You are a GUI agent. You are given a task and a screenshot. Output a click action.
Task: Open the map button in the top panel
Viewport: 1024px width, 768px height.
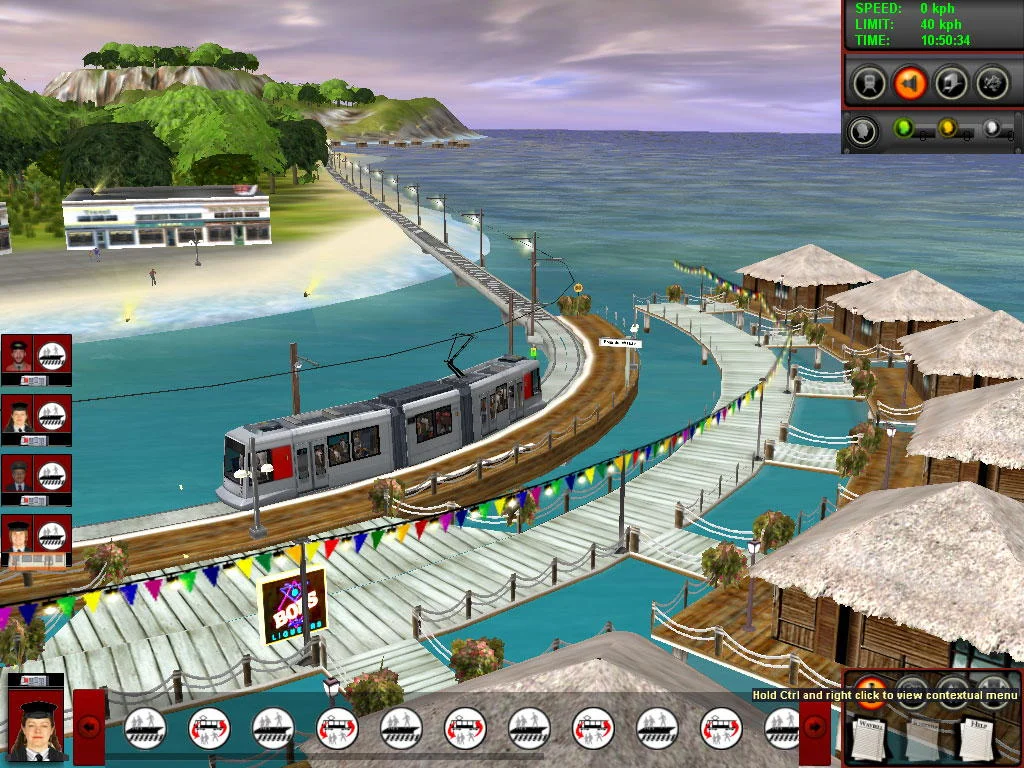coord(991,83)
